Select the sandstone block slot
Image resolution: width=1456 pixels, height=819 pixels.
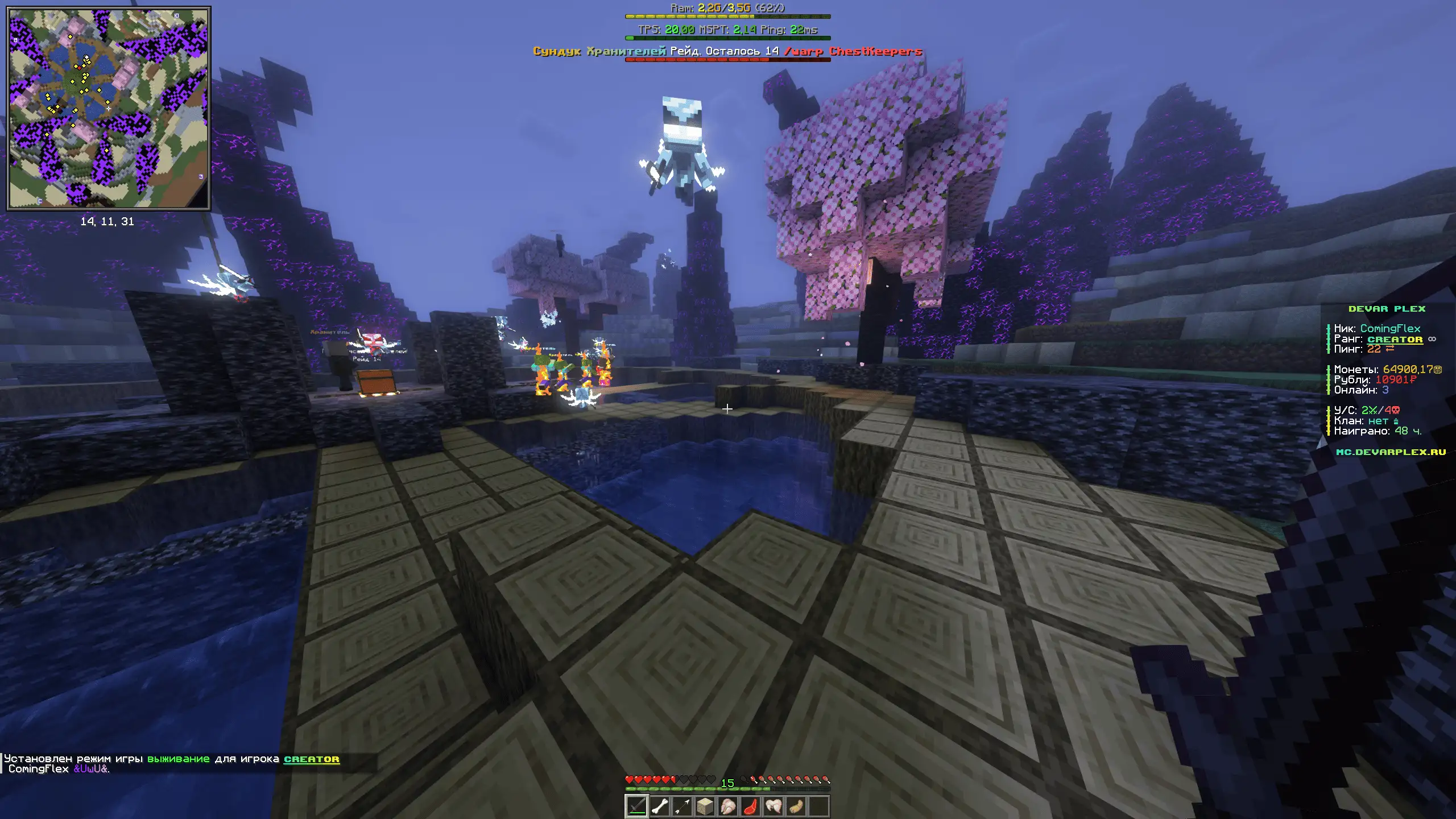pos(705,806)
